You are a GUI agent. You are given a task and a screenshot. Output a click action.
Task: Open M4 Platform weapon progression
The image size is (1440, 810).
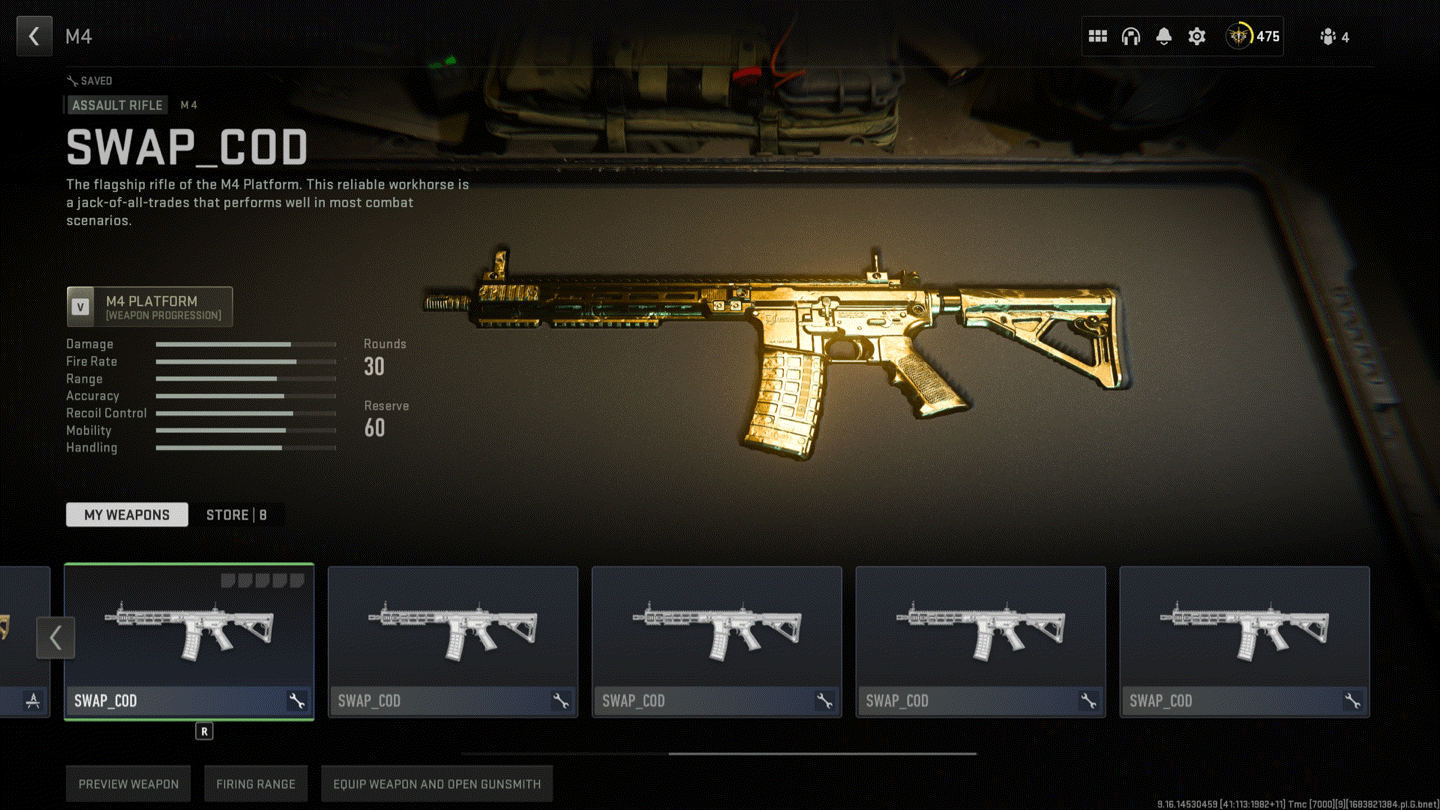150,307
